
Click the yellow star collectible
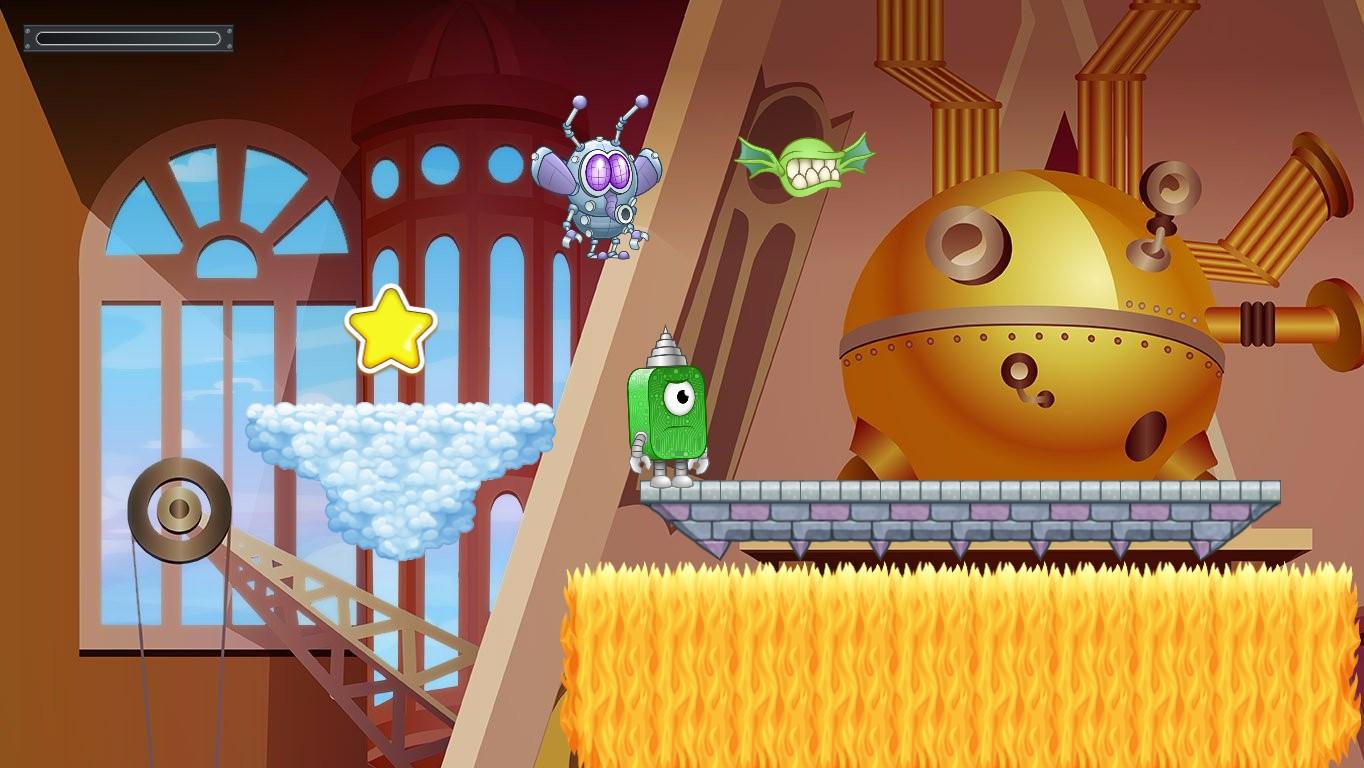pos(390,330)
